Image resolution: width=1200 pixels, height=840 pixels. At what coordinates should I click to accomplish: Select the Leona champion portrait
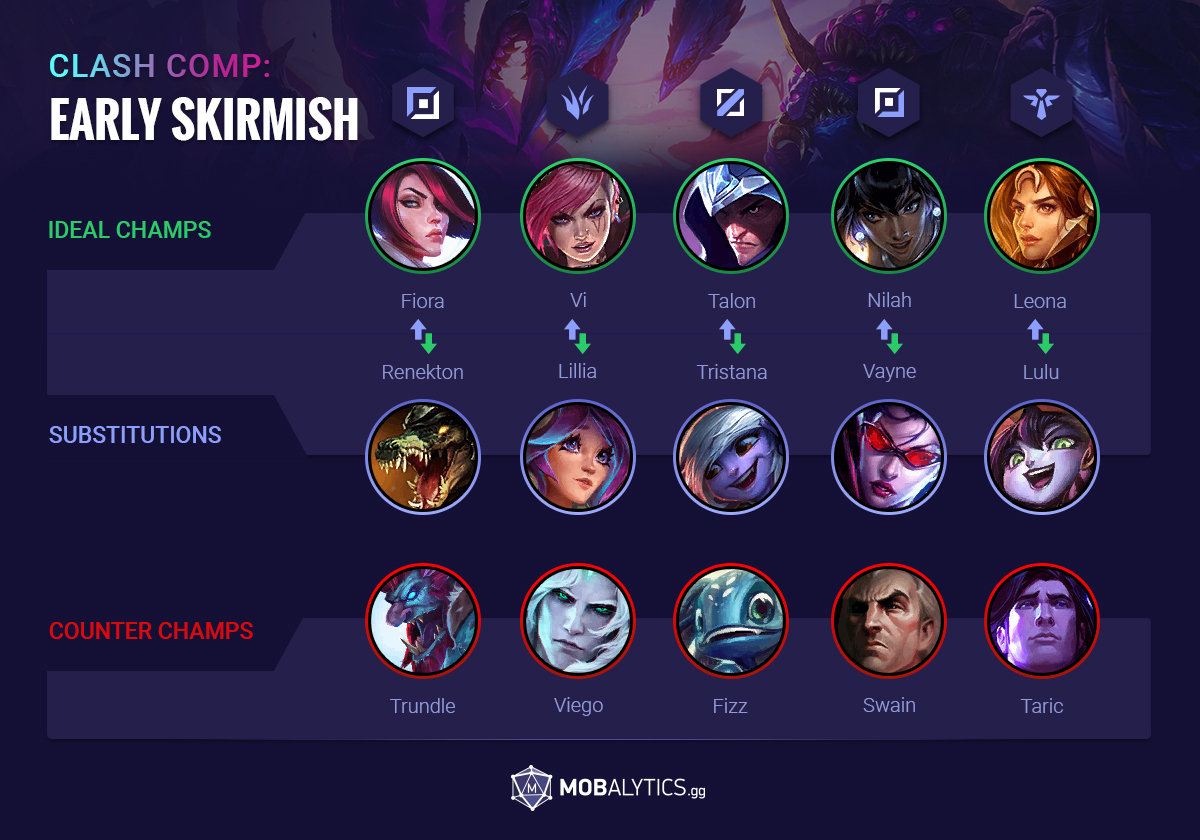(x=1041, y=216)
